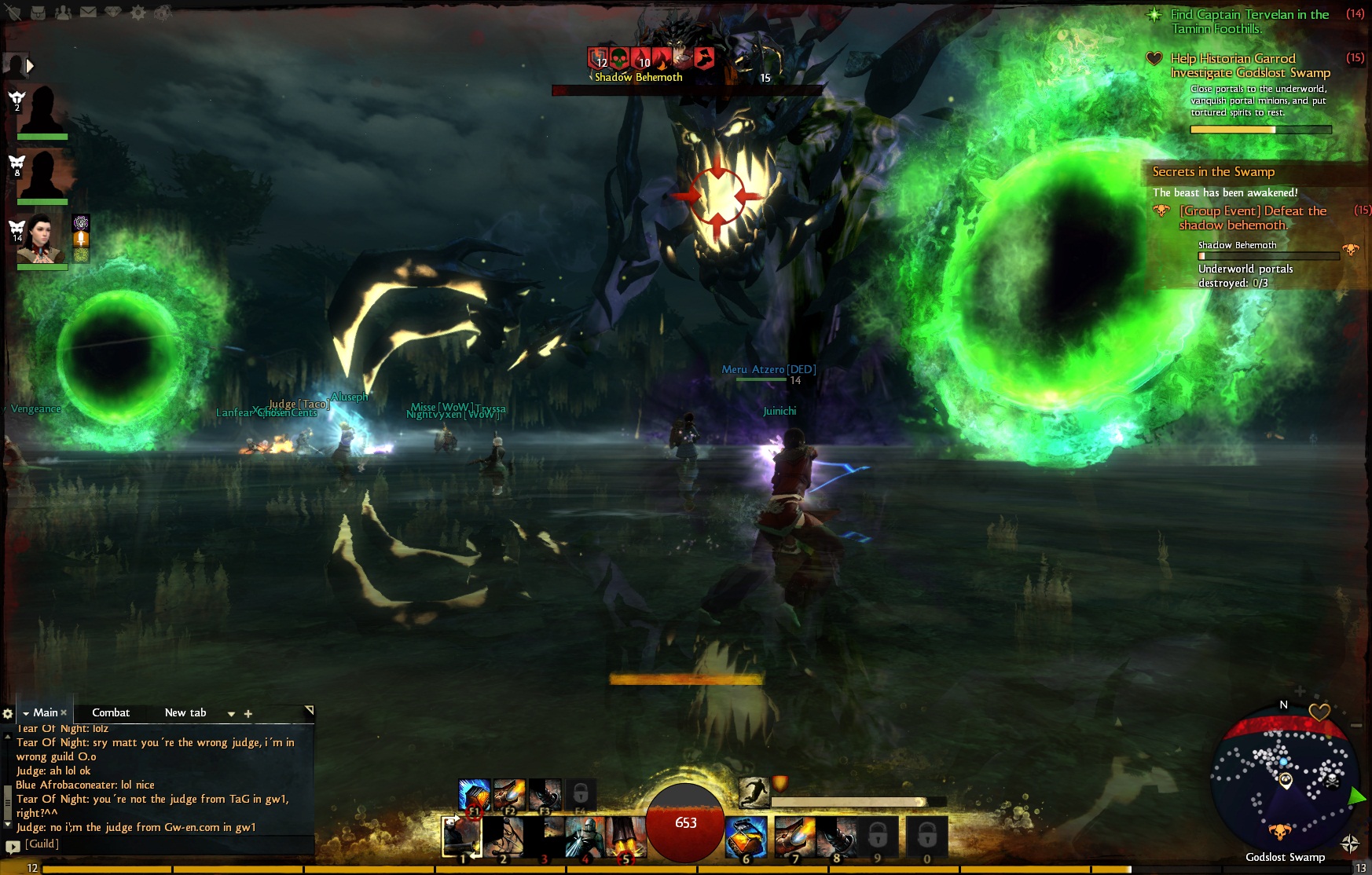Activate the F1 toolbelt skill
Image resolution: width=1372 pixels, height=875 pixels.
(474, 795)
